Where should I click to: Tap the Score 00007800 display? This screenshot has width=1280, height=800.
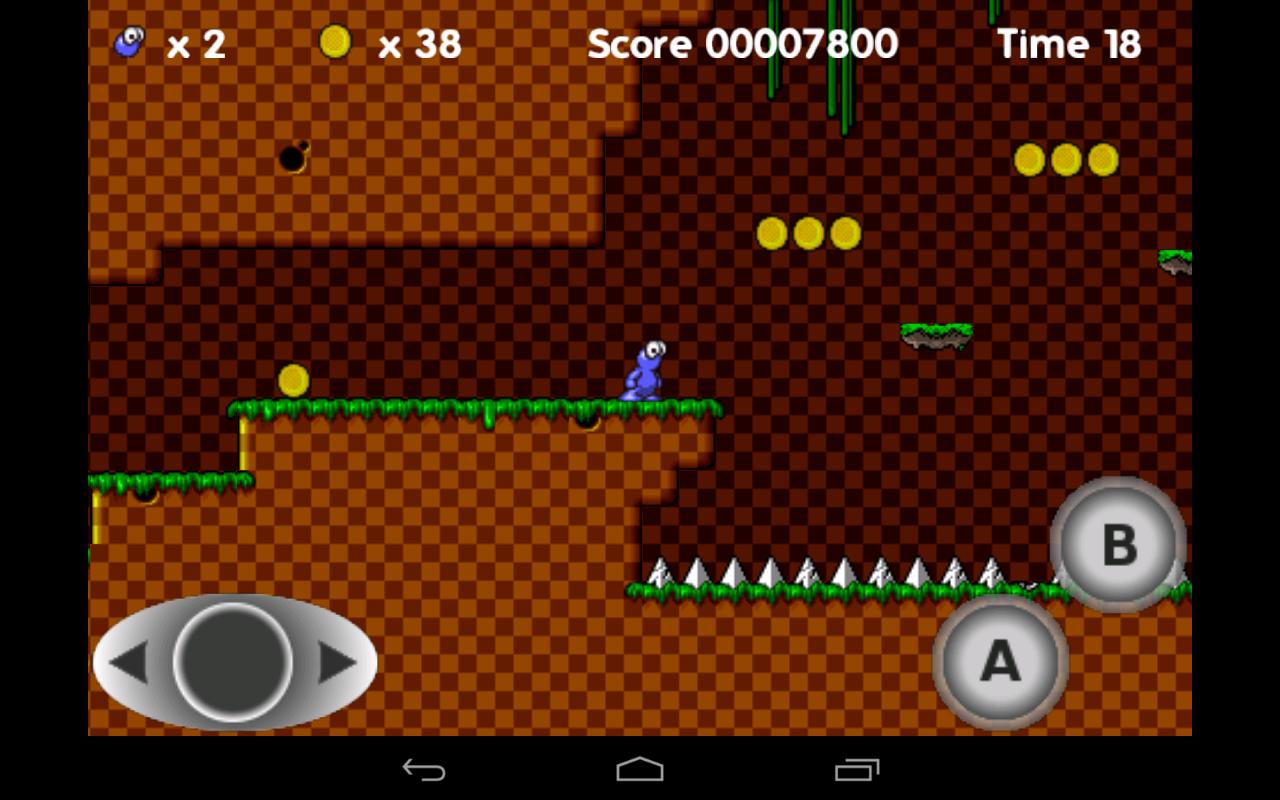pyautogui.click(x=745, y=44)
